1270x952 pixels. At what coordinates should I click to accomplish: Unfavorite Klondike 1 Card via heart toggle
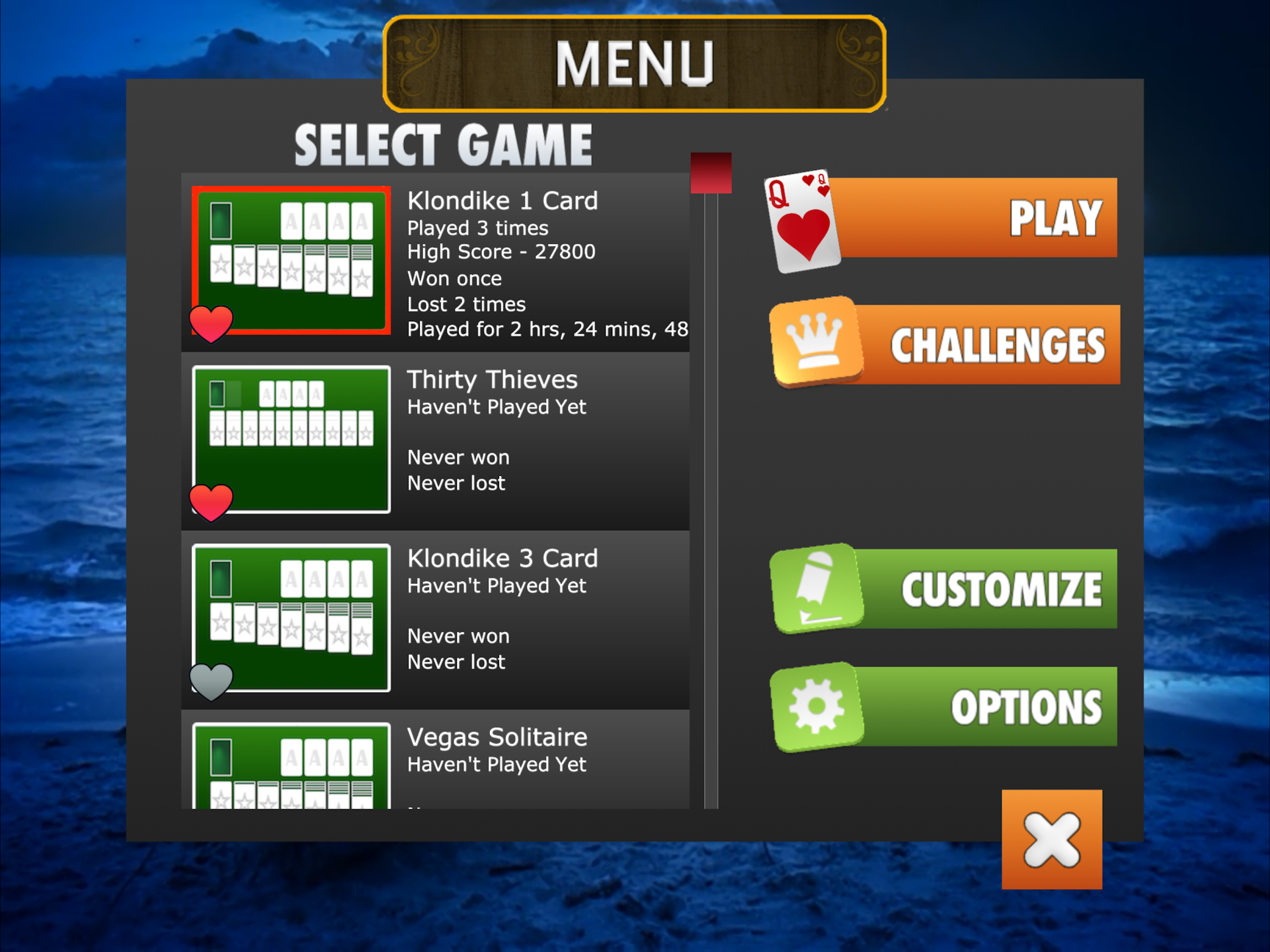[x=211, y=324]
